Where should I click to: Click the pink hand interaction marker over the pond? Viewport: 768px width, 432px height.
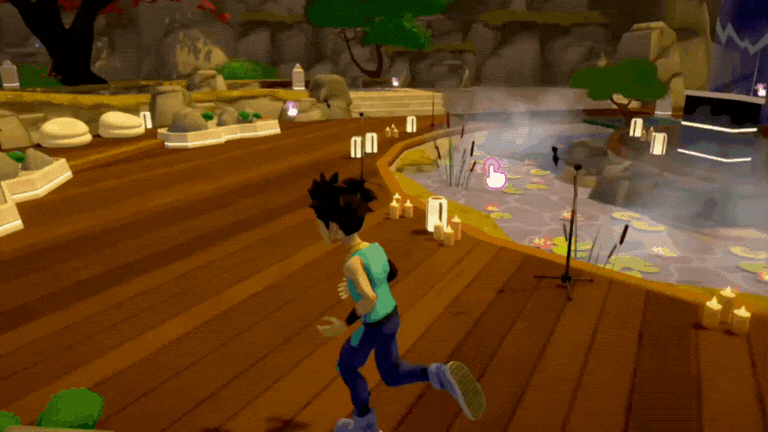pyautogui.click(x=494, y=172)
